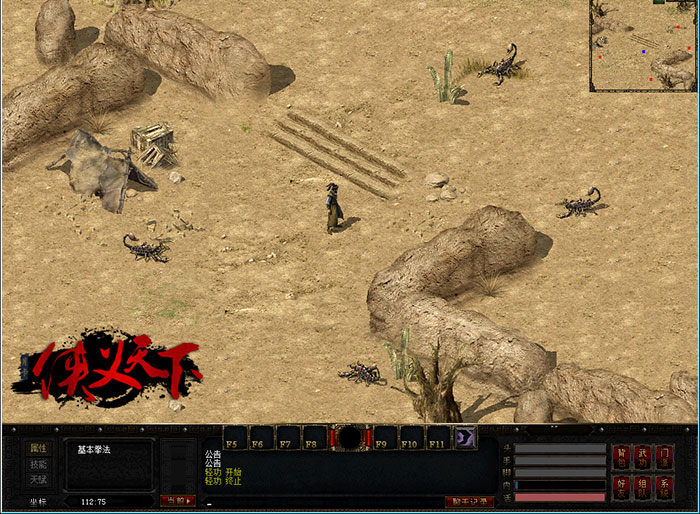Select the F9 hotkey slot

tap(385, 438)
